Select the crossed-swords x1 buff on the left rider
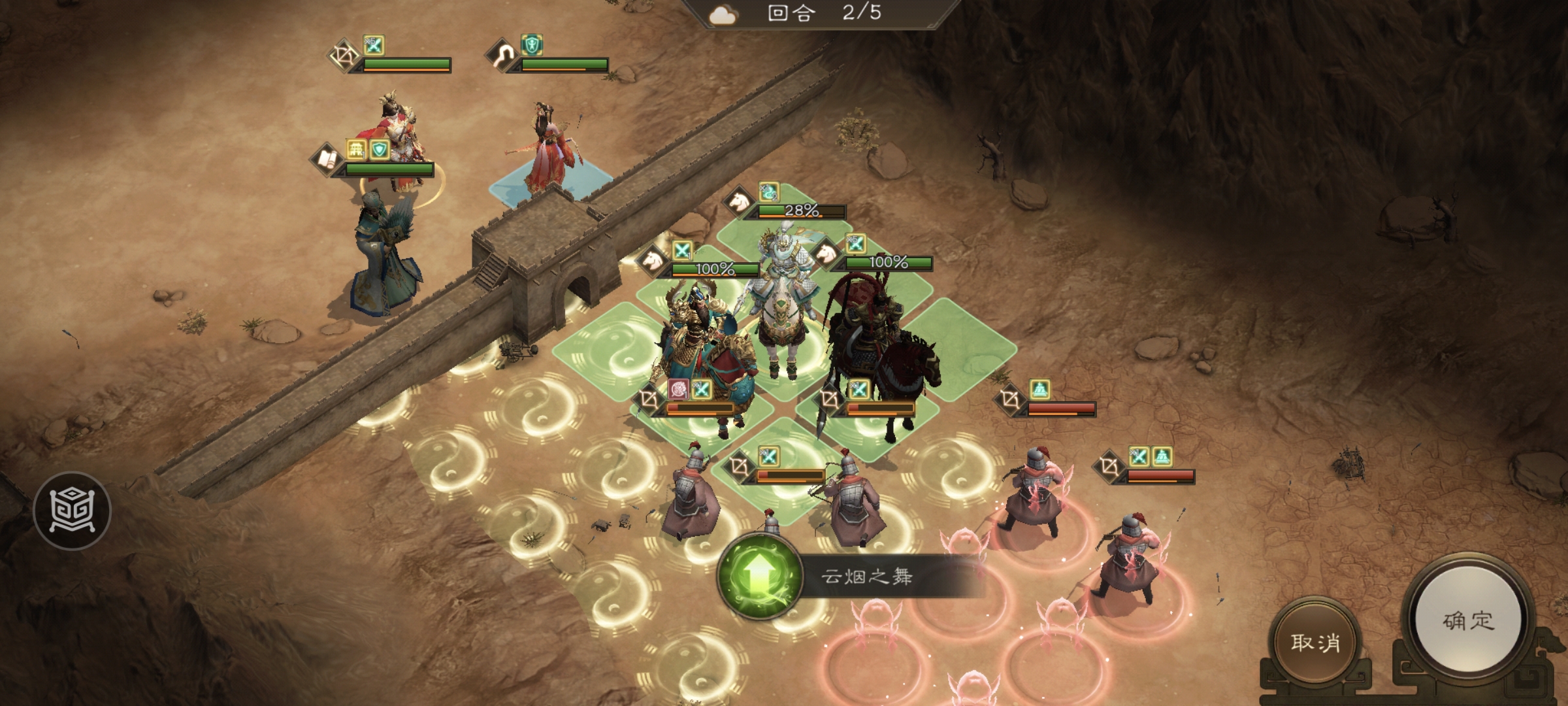This screenshot has width=1568, height=706. click(x=681, y=250)
